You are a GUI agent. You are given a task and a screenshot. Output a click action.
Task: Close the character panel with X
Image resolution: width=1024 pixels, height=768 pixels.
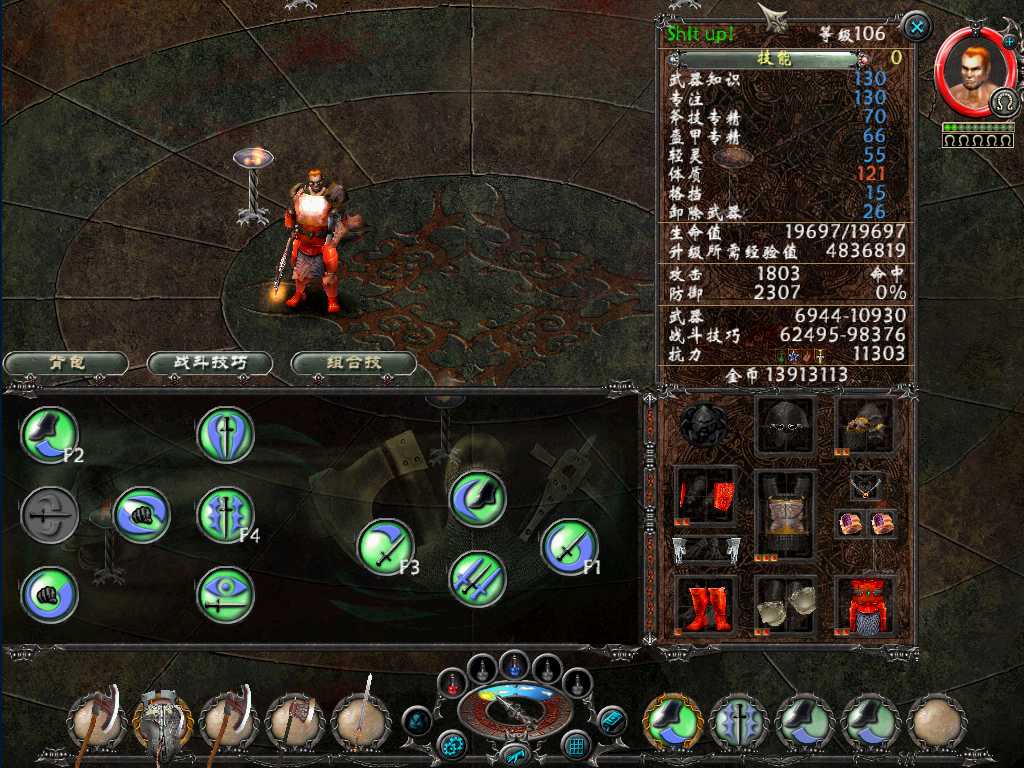click(x=915, y=26)
